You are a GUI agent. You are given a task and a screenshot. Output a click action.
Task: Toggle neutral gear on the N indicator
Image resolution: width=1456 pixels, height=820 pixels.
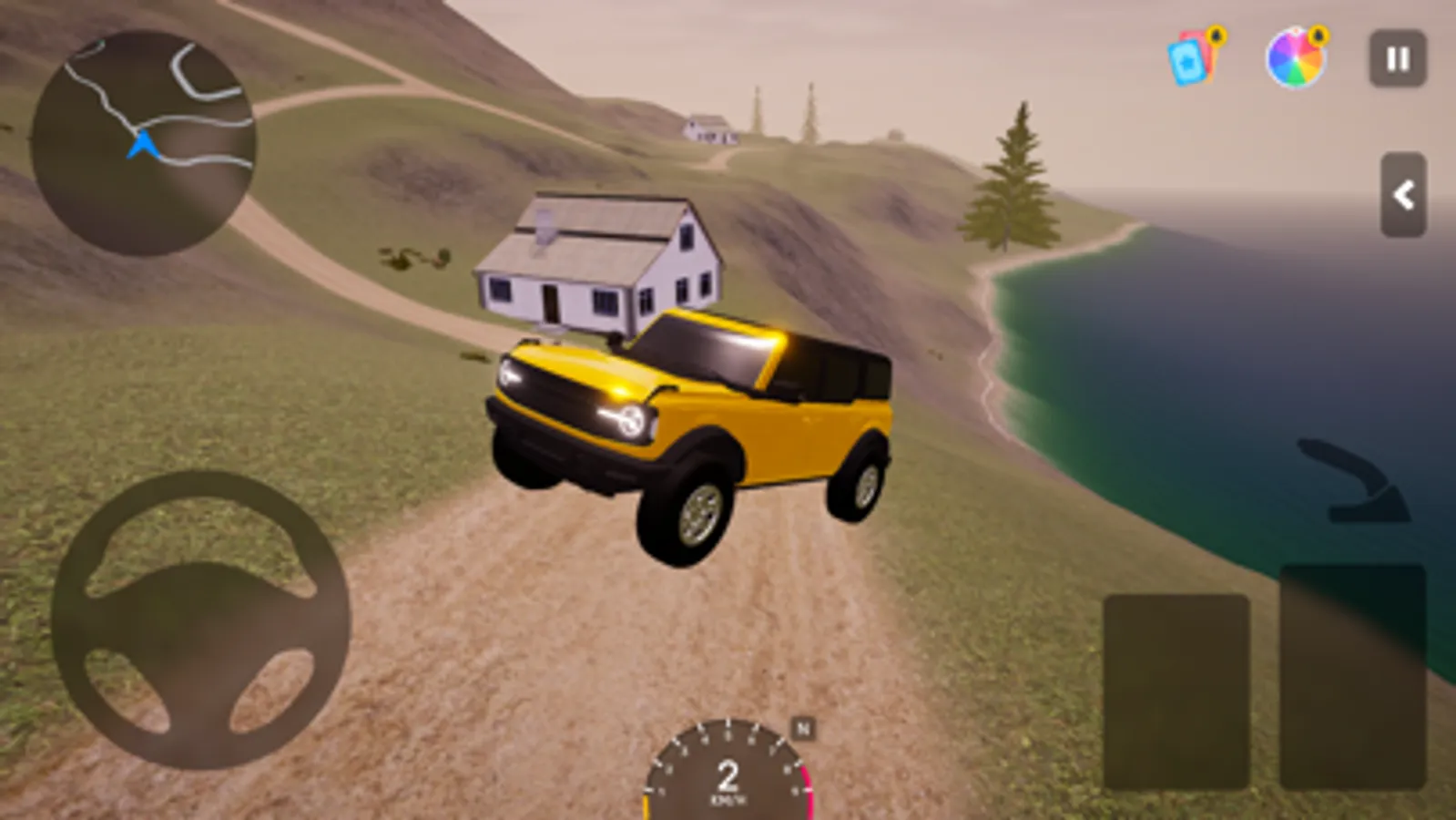(801, 727)
